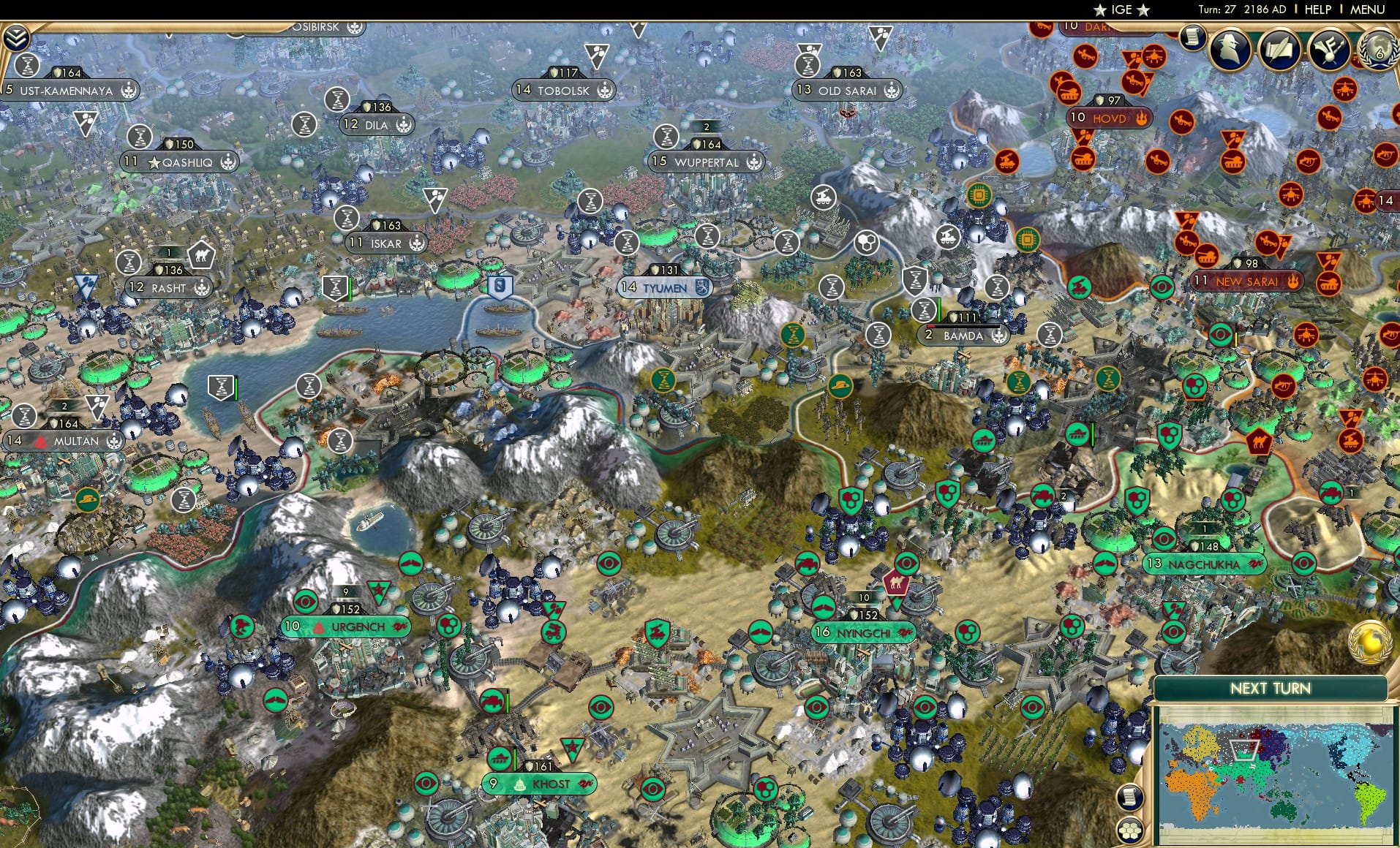This screenshot has width=1400, height=848.
Task: Open the Culture overview music-note icon
Action: [1330, 50]
